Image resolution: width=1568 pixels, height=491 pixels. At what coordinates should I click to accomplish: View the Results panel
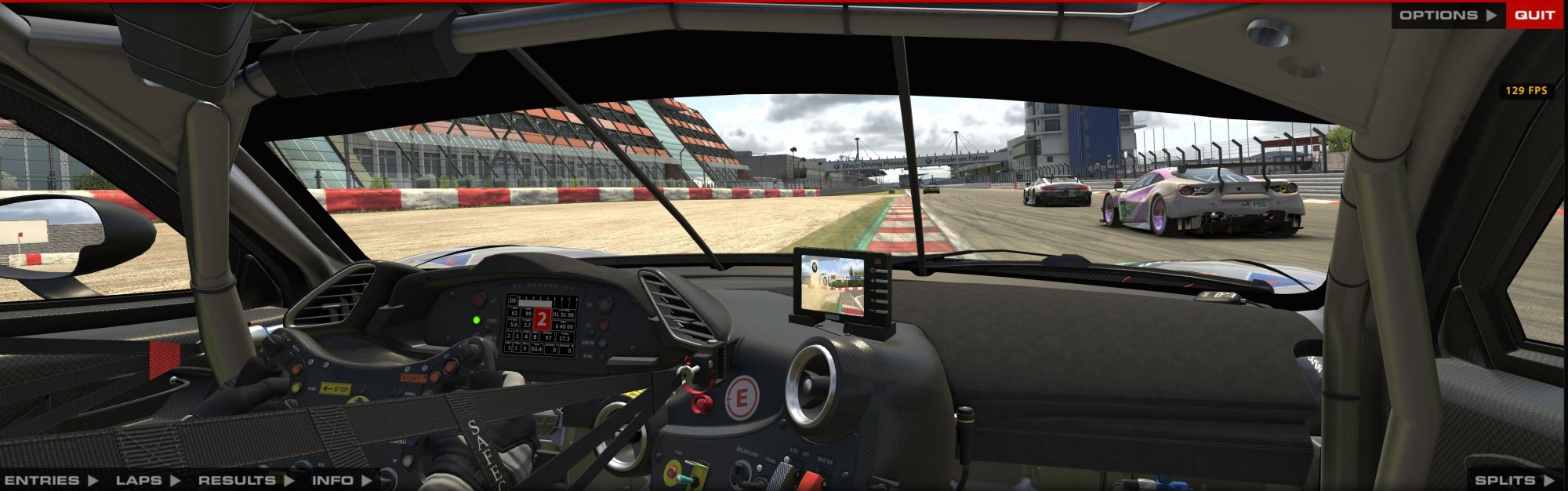click(x=245, y=480)
